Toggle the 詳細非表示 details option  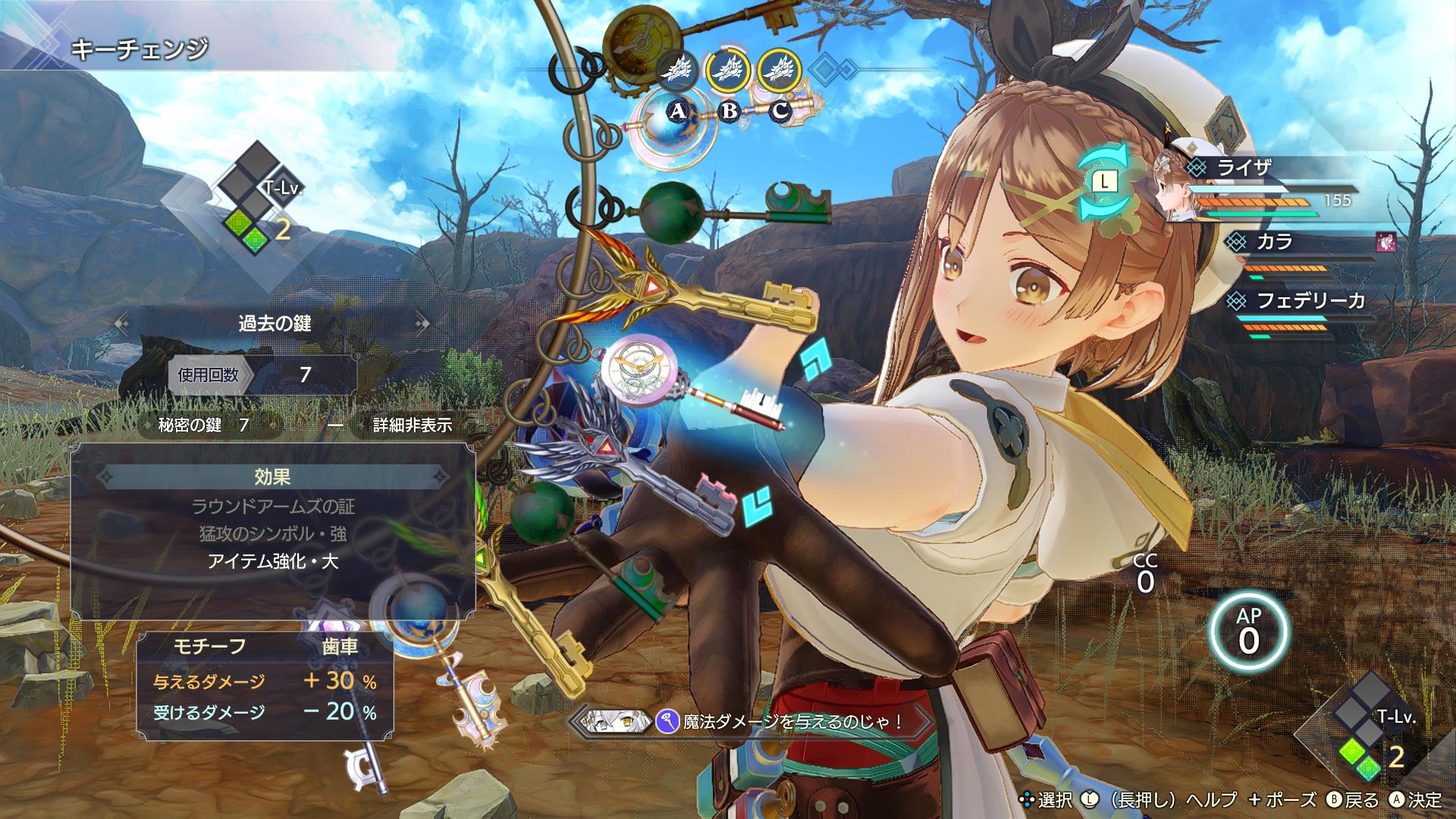tap(412, 425)
